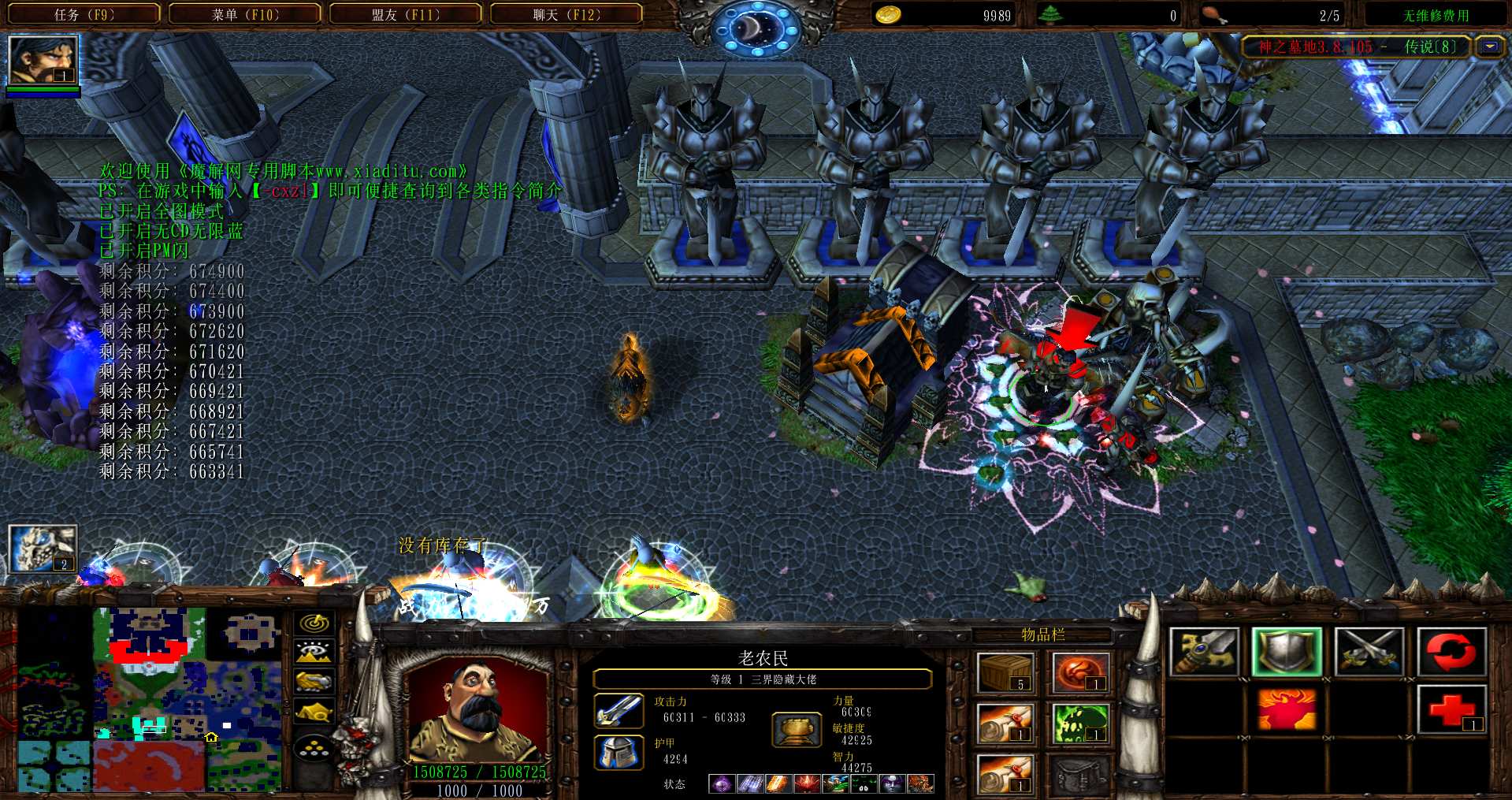Click the formation movement toggle button

tap(314, 747)
